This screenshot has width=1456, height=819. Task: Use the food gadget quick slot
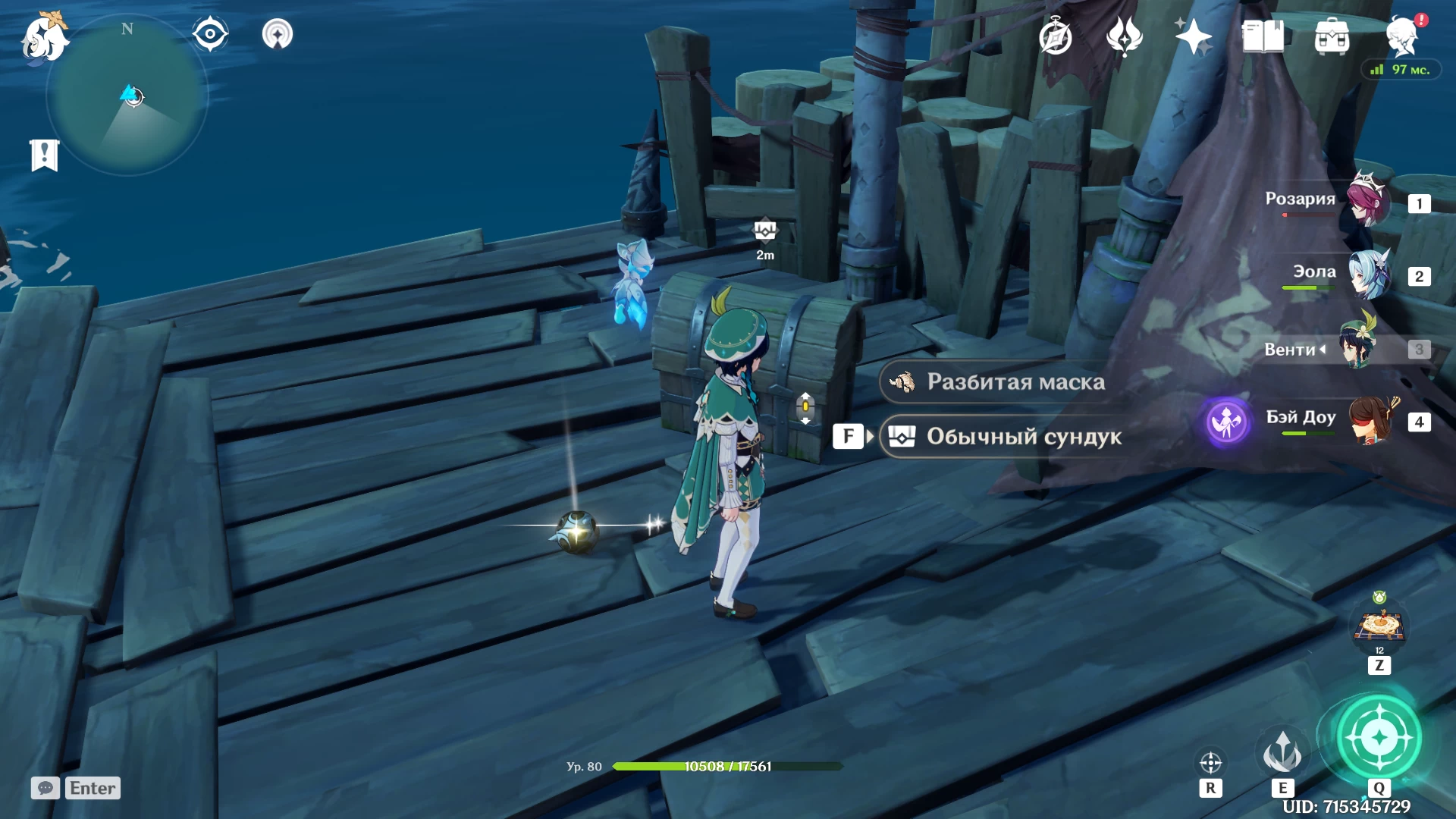pos(1379,626)
